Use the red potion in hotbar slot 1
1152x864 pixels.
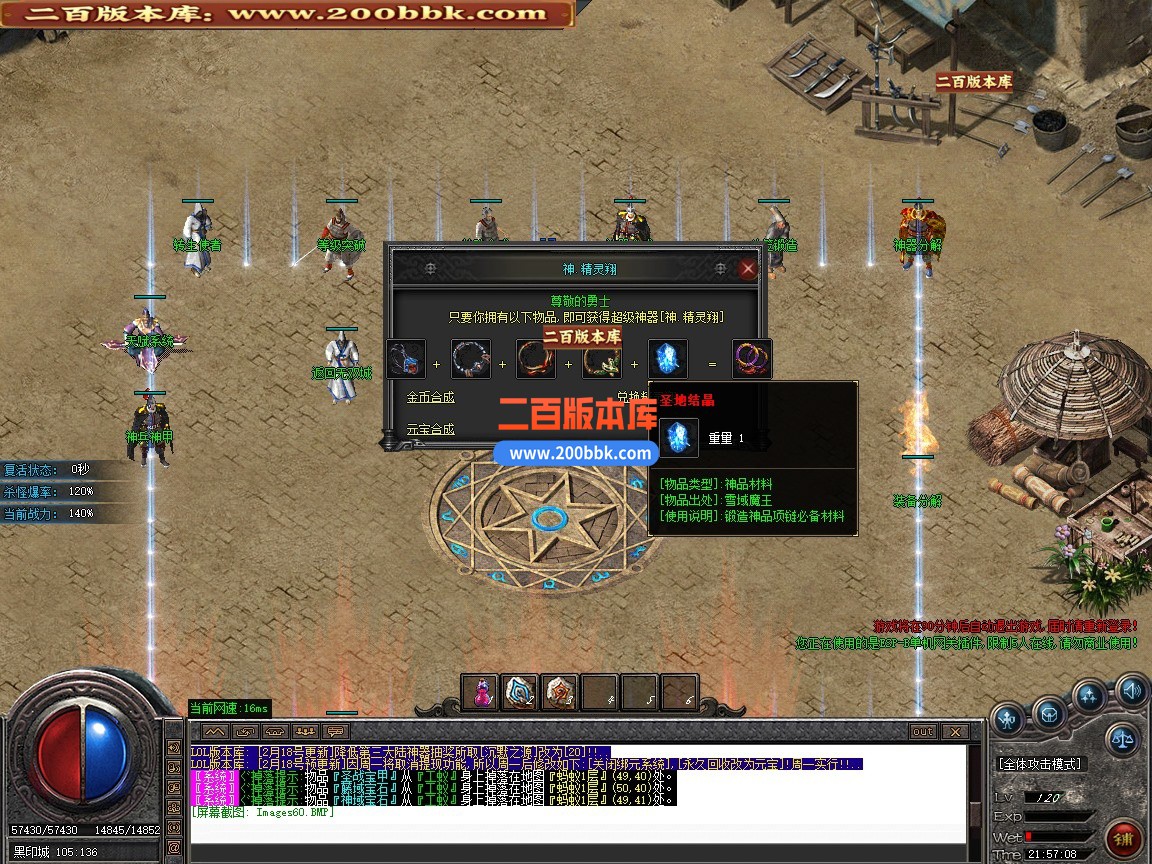click(x=483, y=692)
